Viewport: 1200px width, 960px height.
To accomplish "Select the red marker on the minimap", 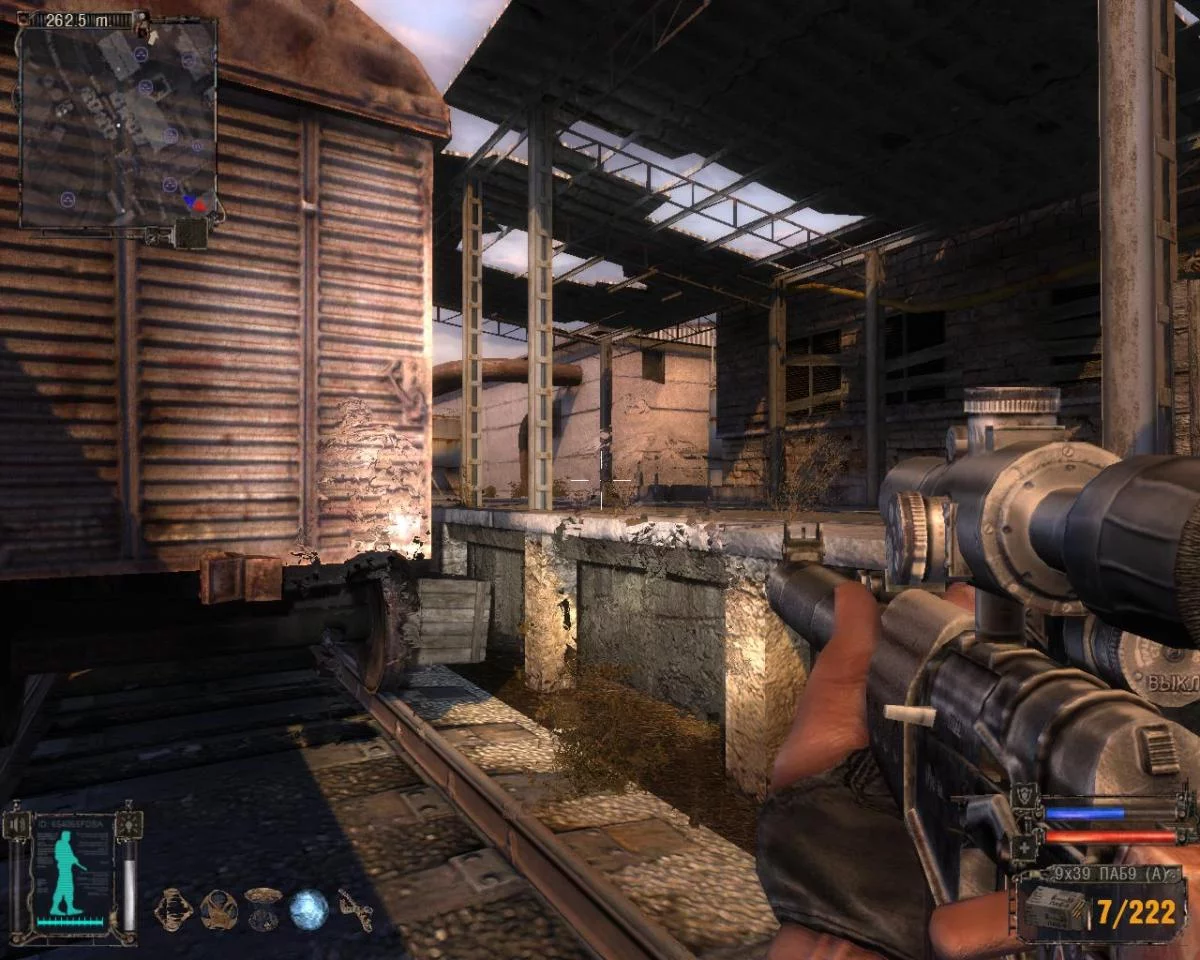I will pyautogui.click(x=198, y=205).
